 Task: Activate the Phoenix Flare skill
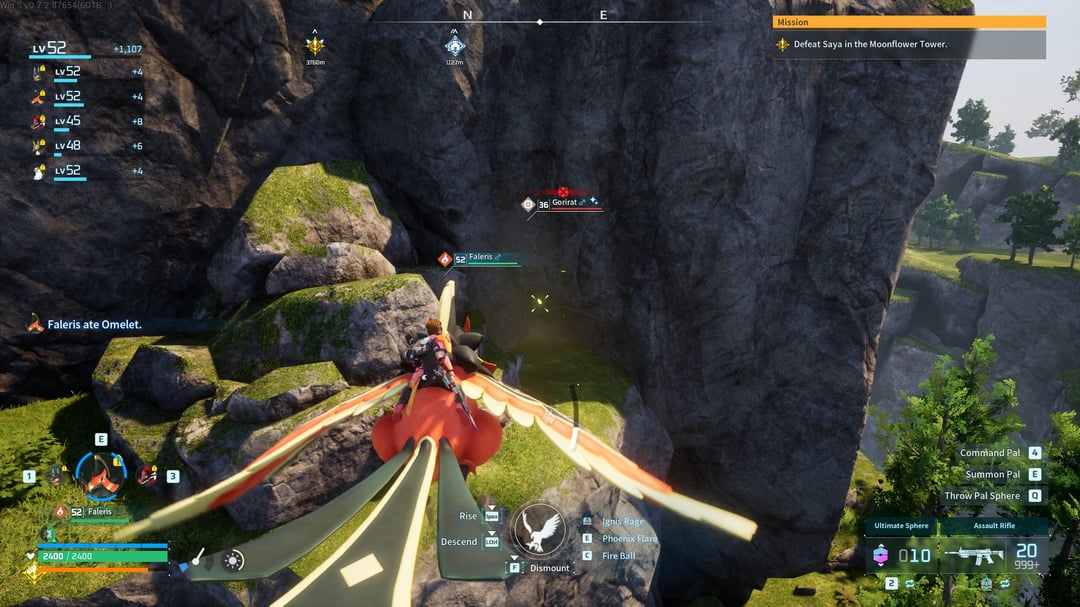click(629, 539)
